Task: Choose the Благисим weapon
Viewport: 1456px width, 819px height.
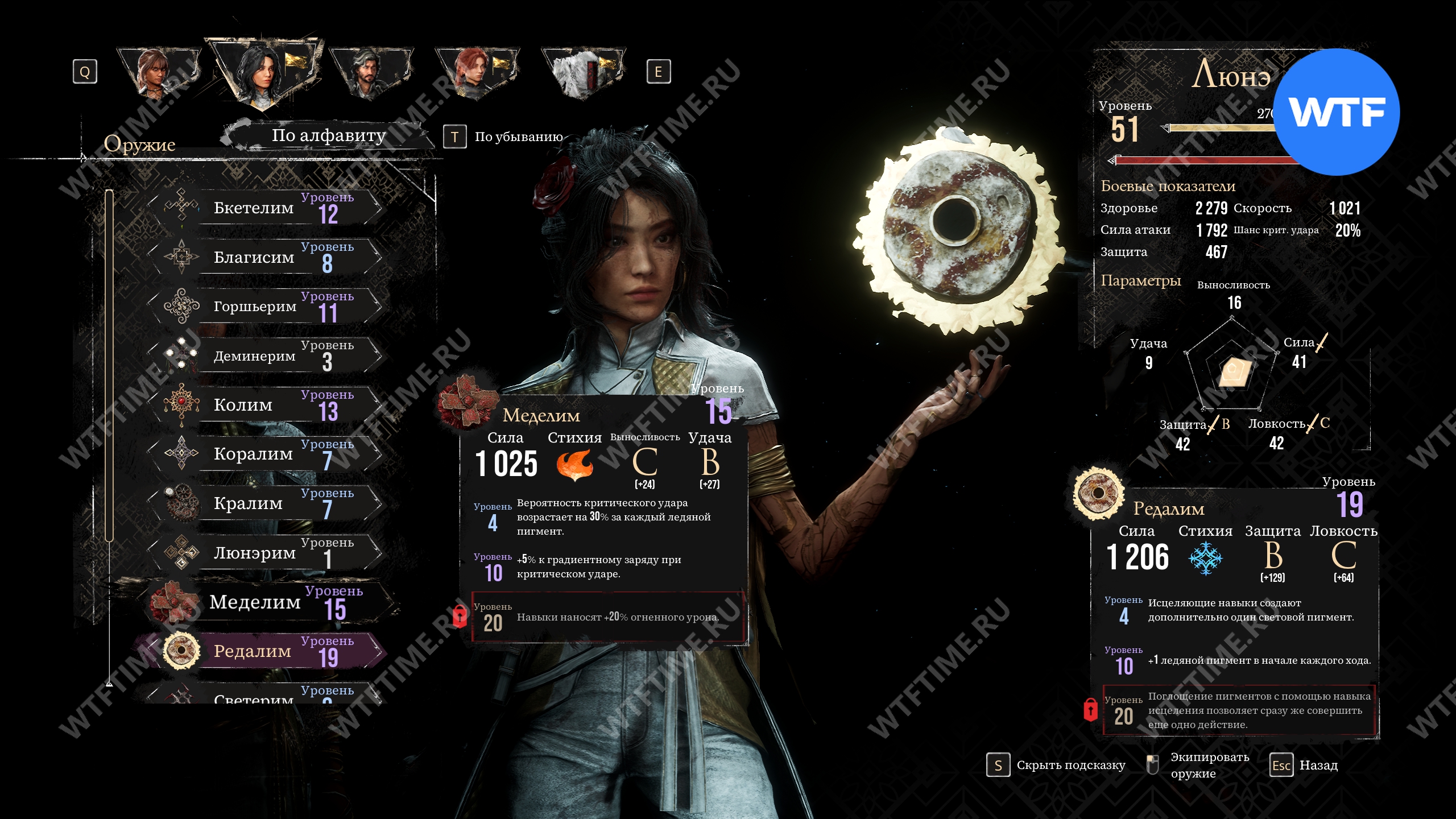Action: [x=267, y=258]
